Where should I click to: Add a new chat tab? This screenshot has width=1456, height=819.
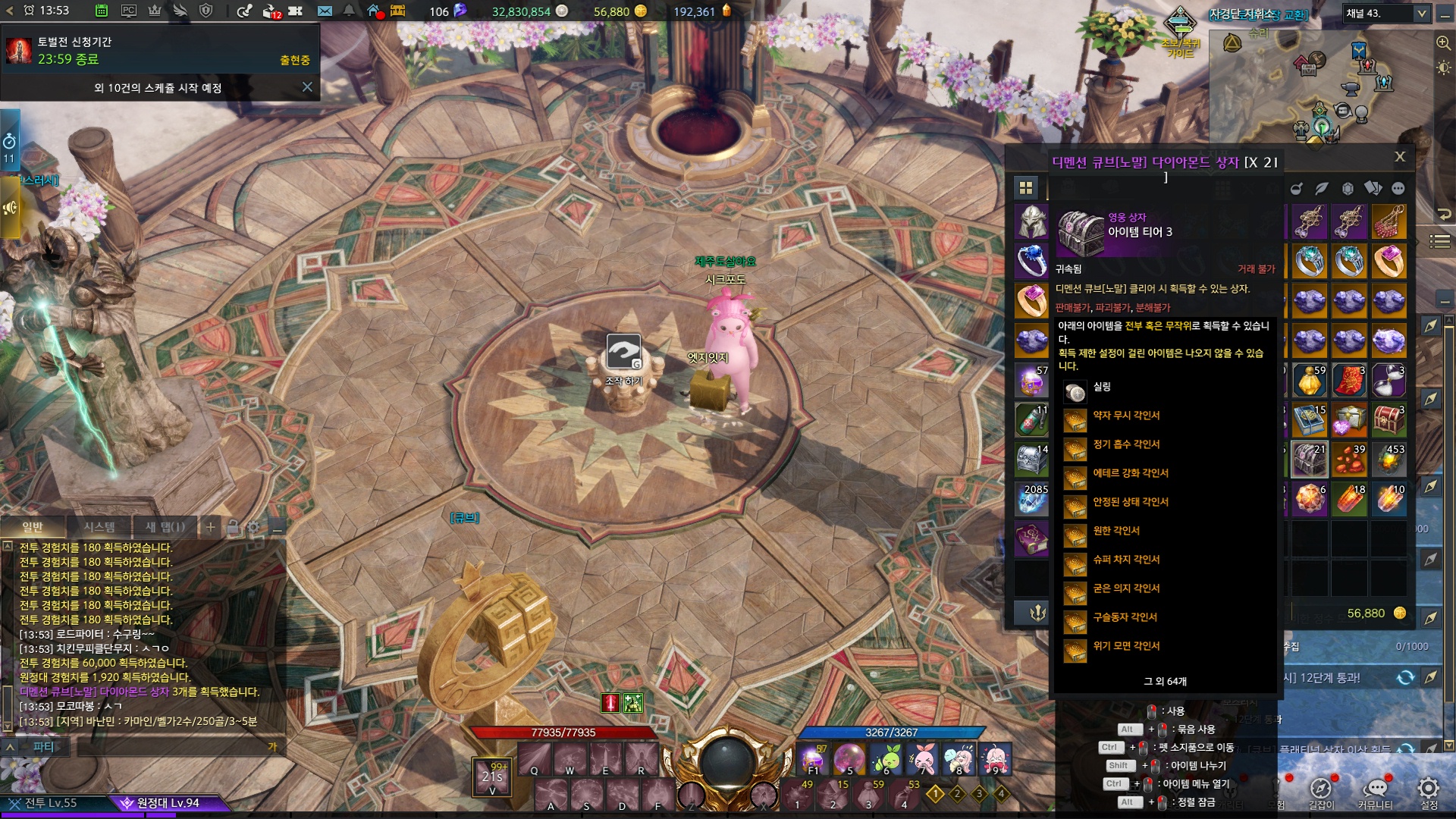point(211,526)
